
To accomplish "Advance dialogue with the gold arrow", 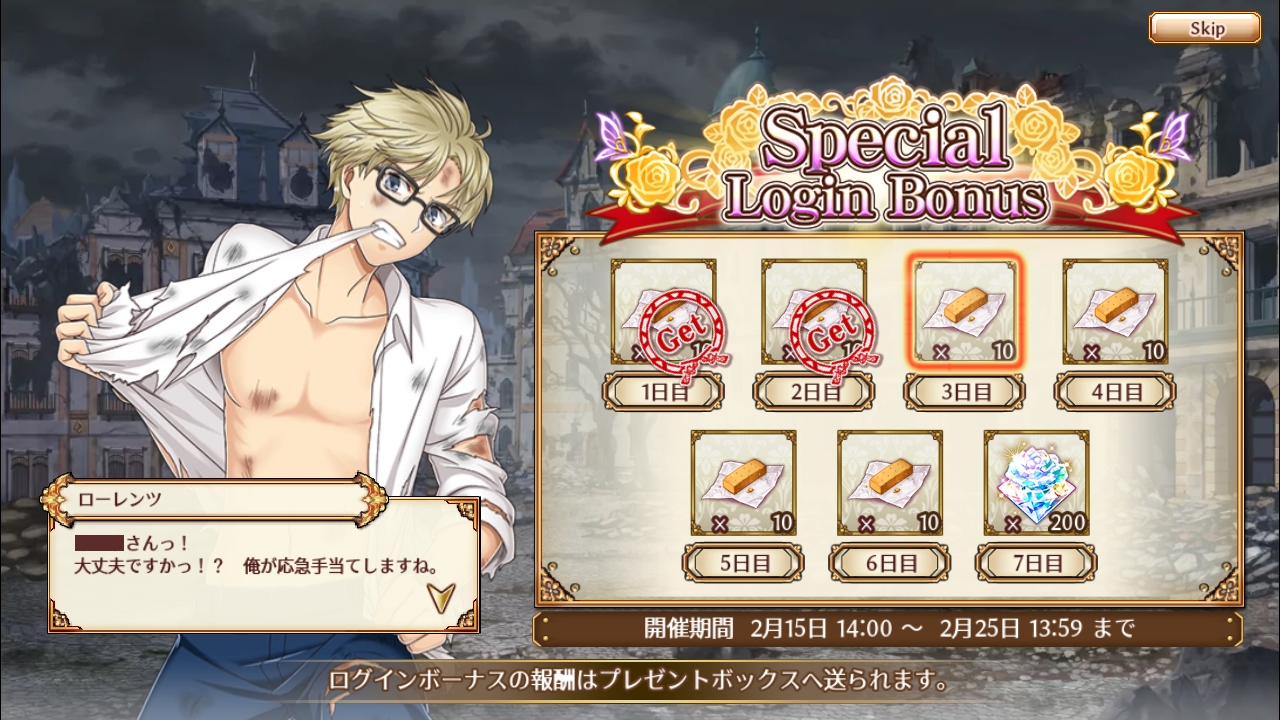I will click(438, 596).
